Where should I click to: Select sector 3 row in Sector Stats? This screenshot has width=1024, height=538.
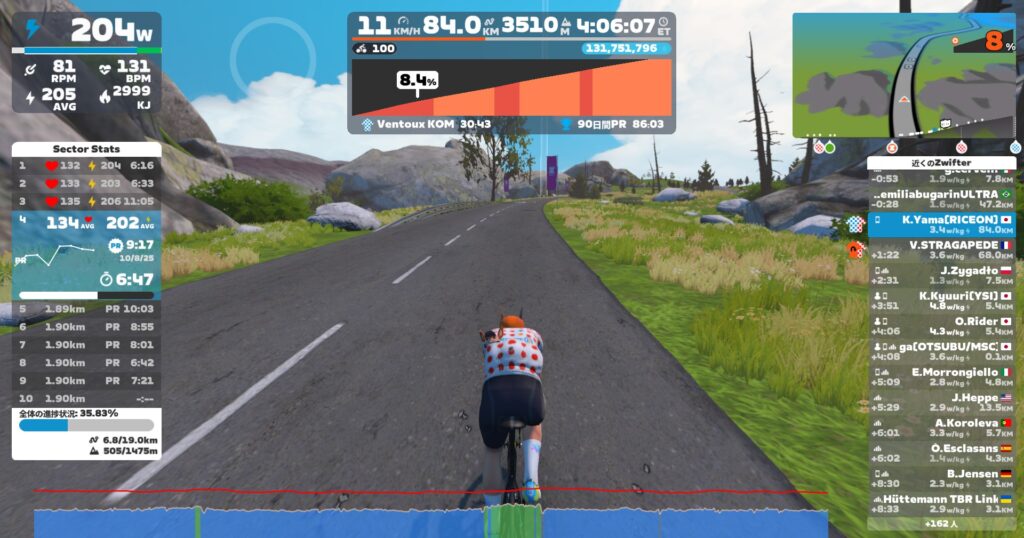(x=86, y=200)
